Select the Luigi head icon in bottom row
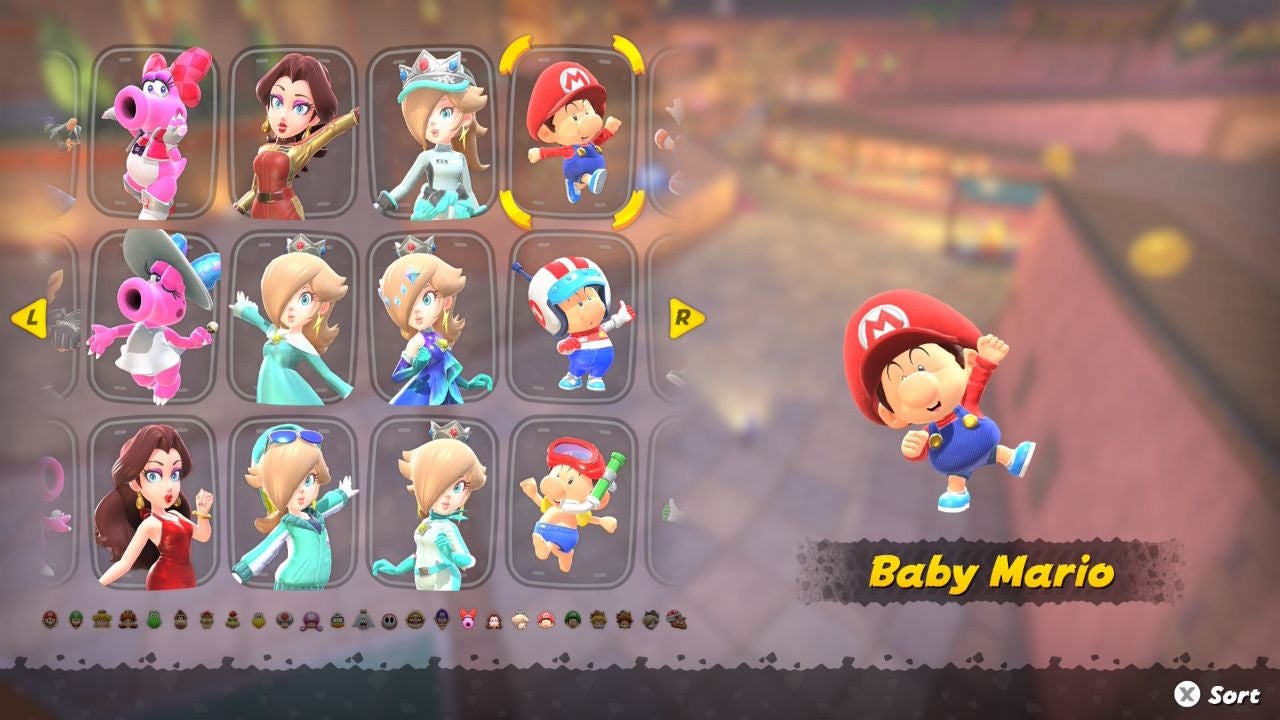1280x720 pixels. [75, 620]
